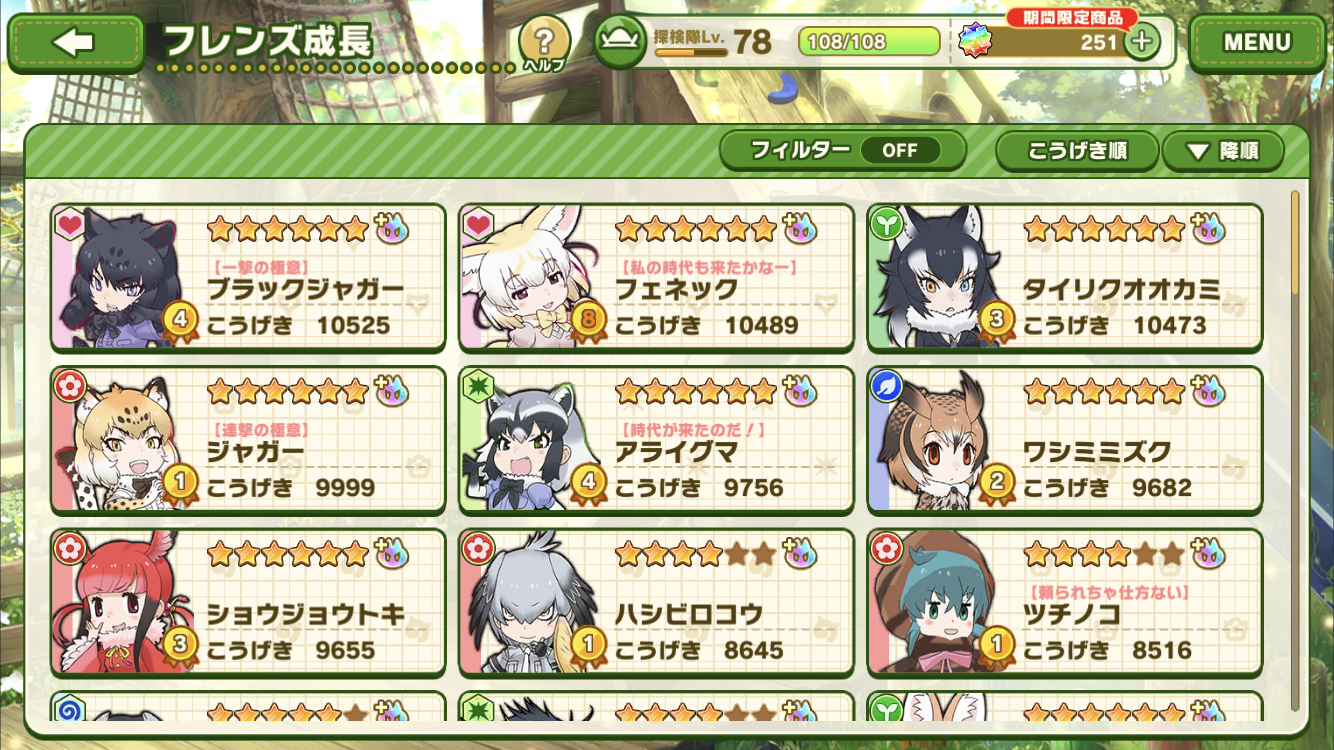Pick the タイリクオオカミ friend card

[x=1064, y=278]
